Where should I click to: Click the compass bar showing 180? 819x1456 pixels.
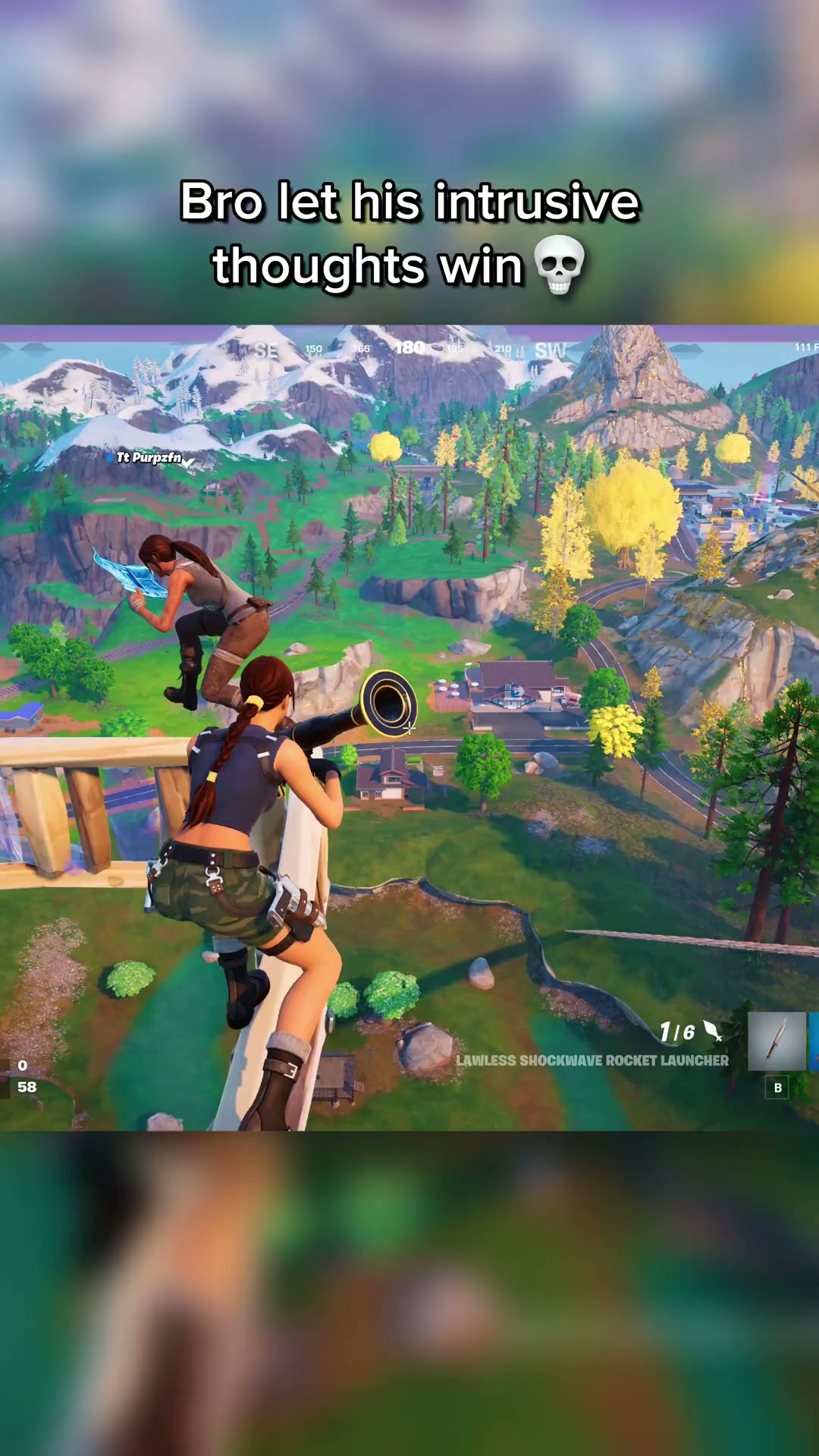pos(409,348)
